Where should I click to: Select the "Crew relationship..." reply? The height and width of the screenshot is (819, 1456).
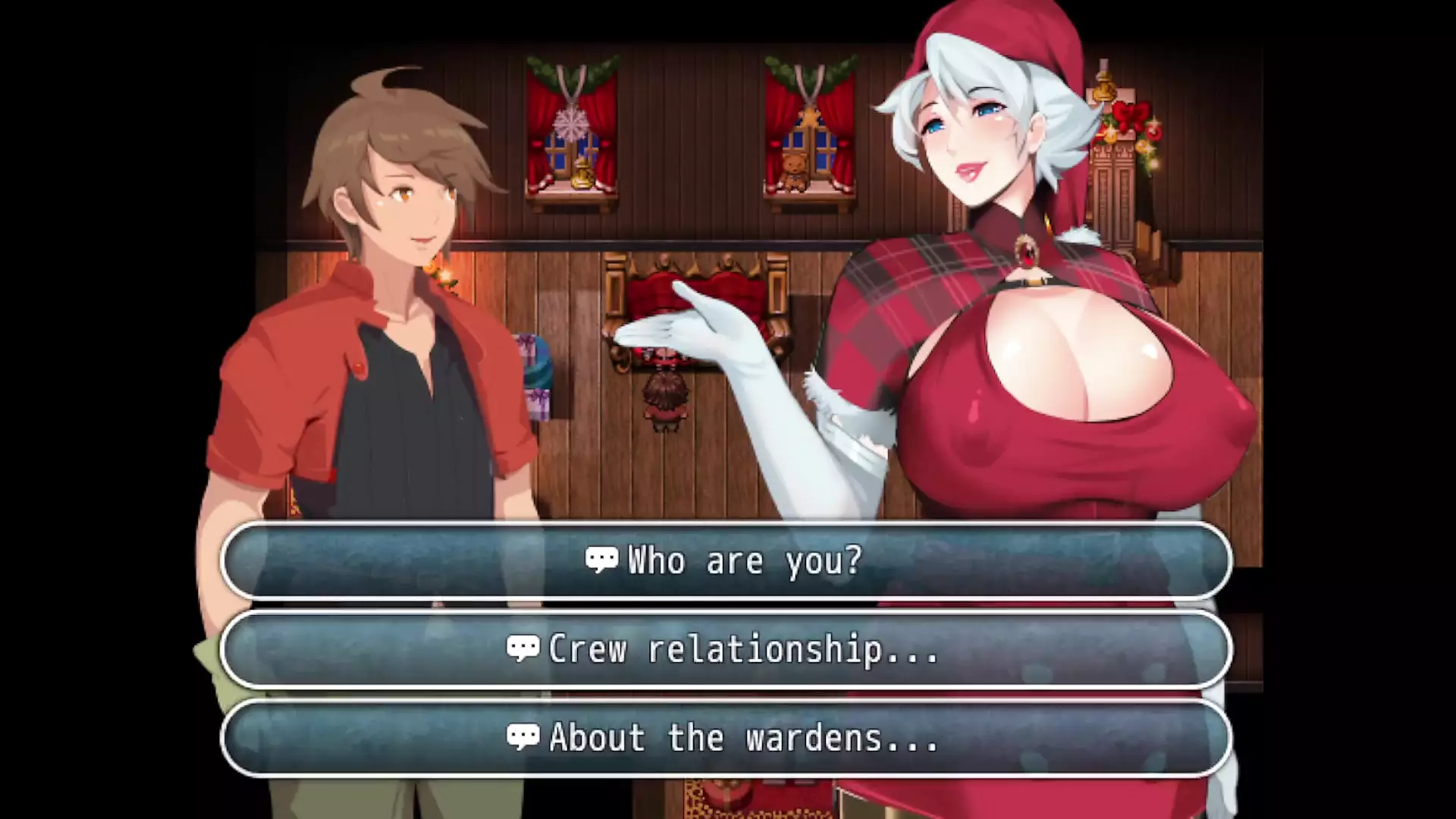tap(726, 650)
